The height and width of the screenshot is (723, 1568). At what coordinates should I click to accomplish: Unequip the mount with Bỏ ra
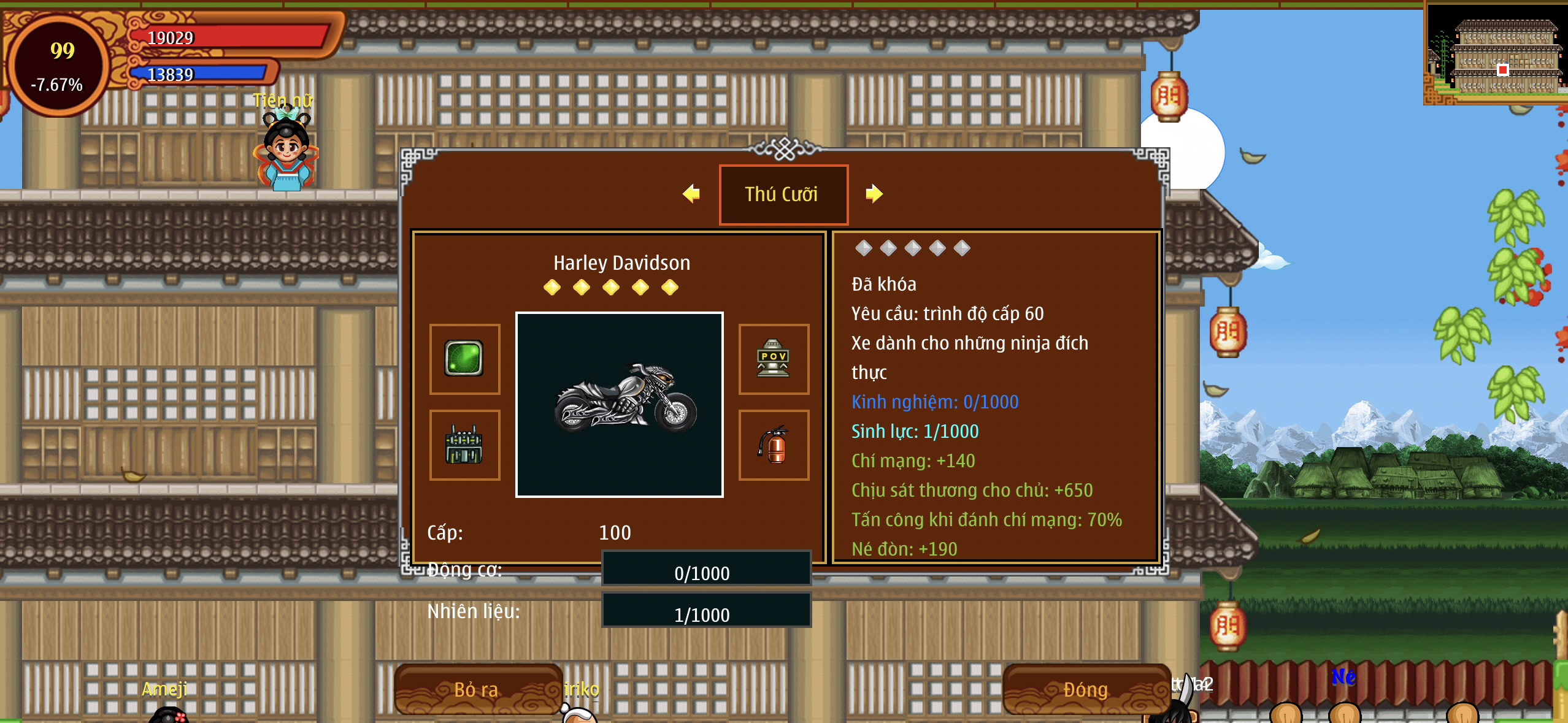pyautogui.click(x=477, y=689)
